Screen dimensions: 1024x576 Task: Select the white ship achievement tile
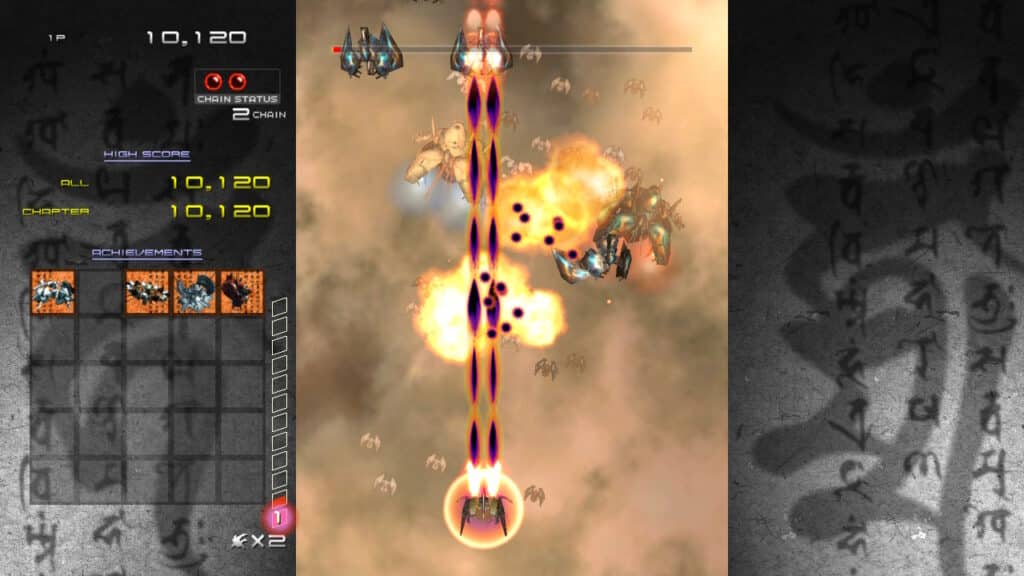click(53, 292)
